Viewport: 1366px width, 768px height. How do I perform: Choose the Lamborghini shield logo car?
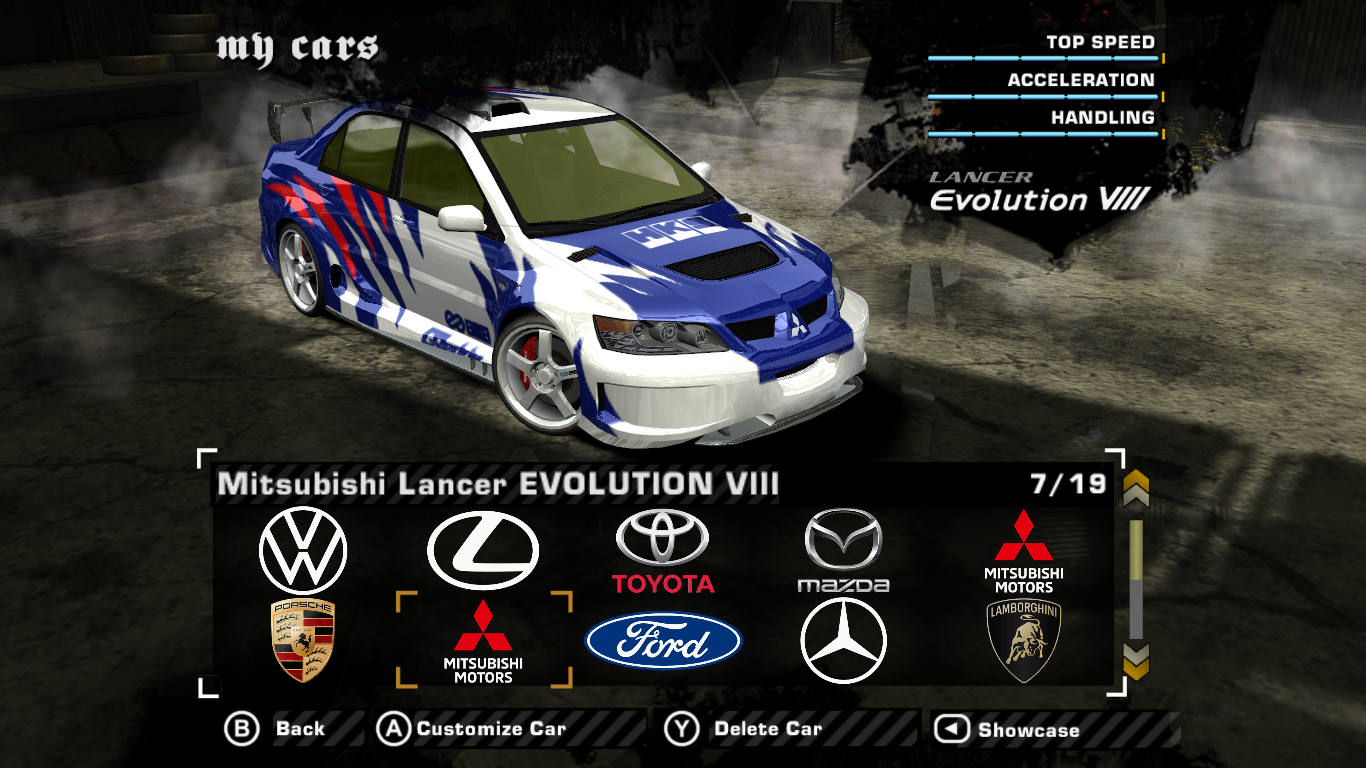[1023, 641]
